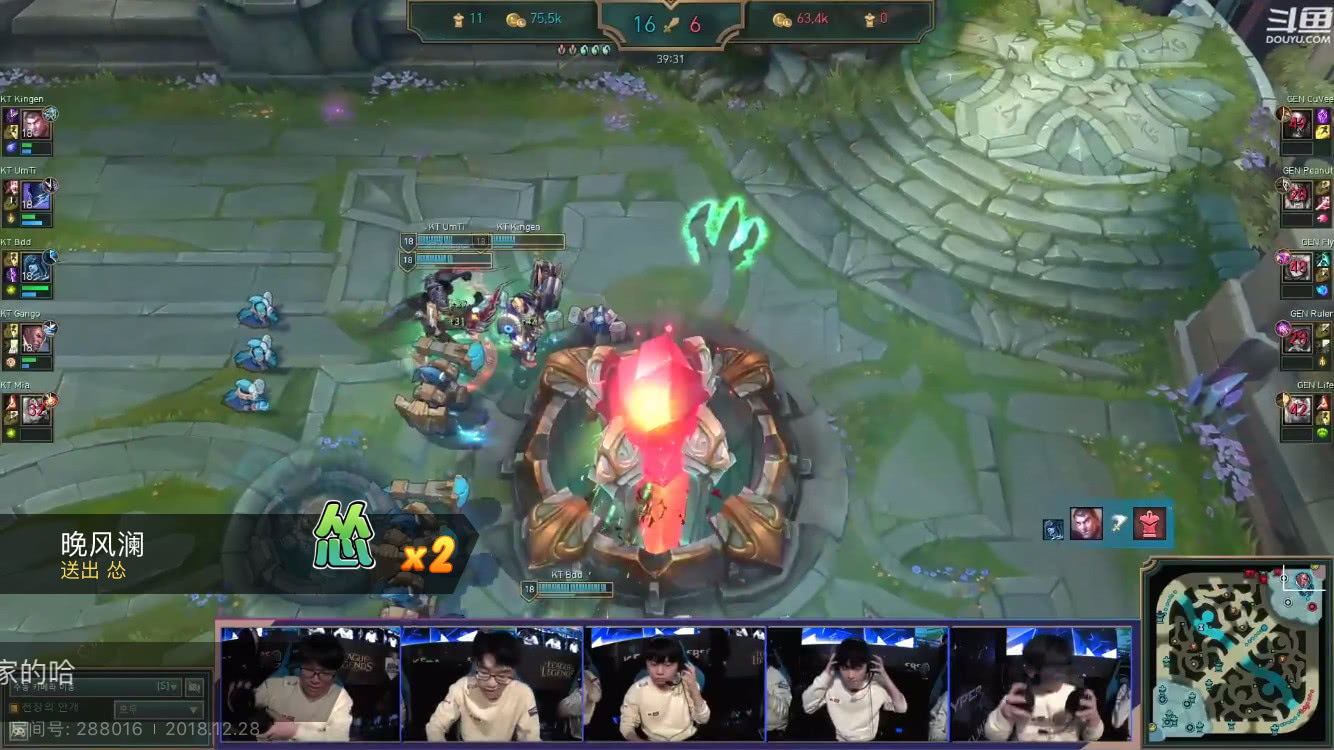Select GEN Peanut's champion portrait
1334x750 pixels.
click(x=1297, y=198)
